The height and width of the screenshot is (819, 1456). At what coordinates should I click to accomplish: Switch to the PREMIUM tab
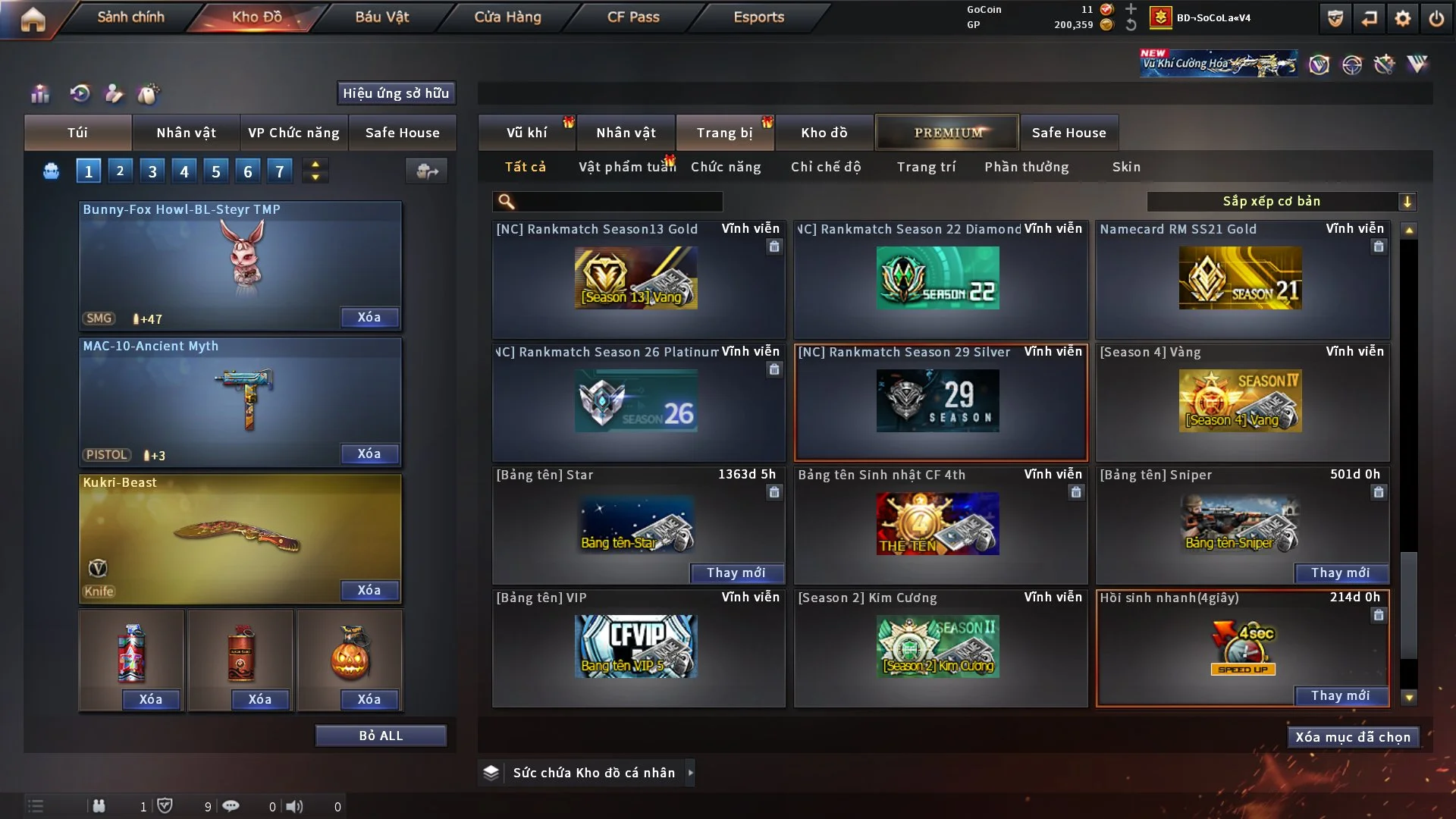pyautogui.click(x=947, y=132)
